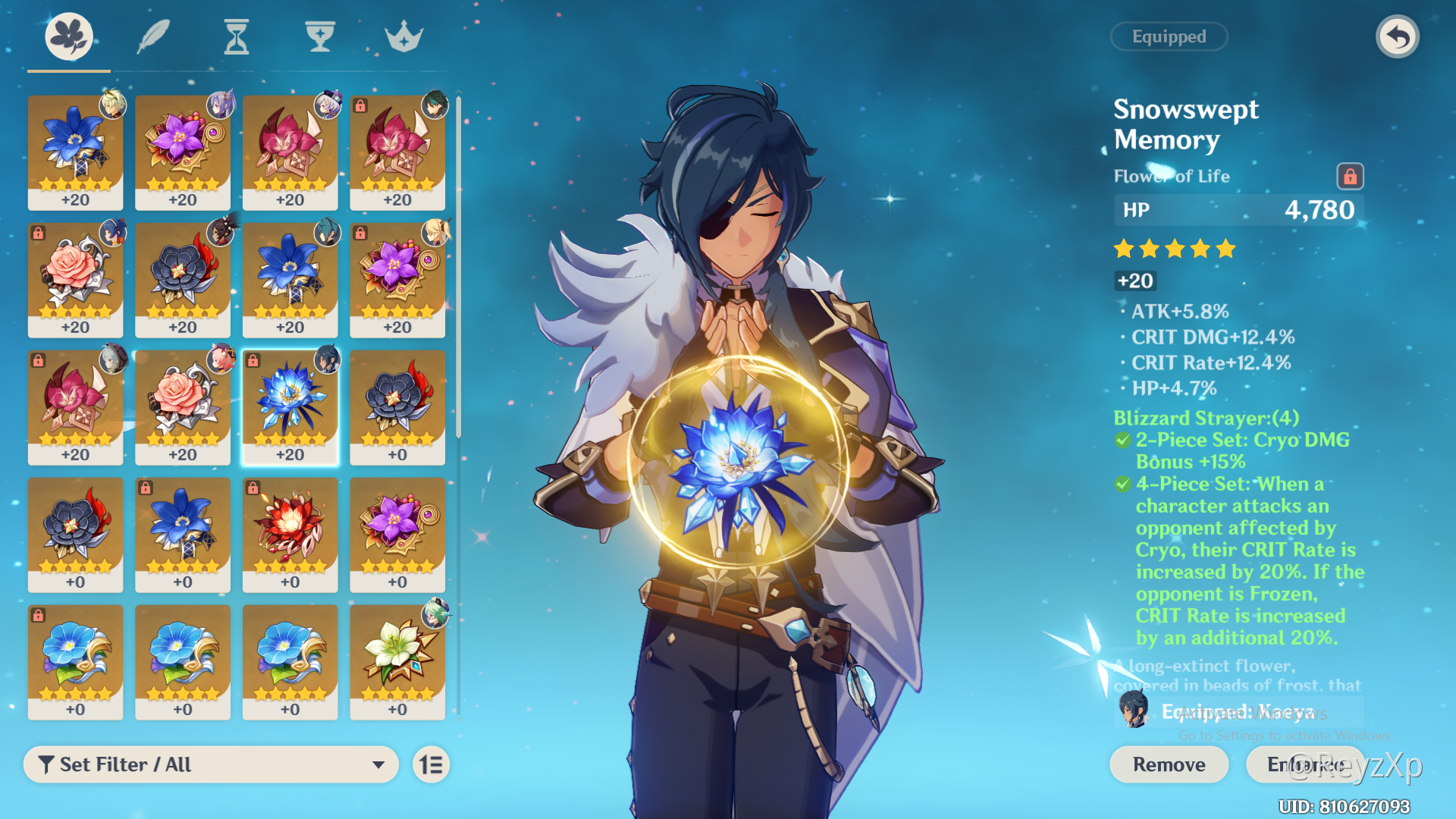Switch to the Goblet of Eonothem tab

[320, 36]
